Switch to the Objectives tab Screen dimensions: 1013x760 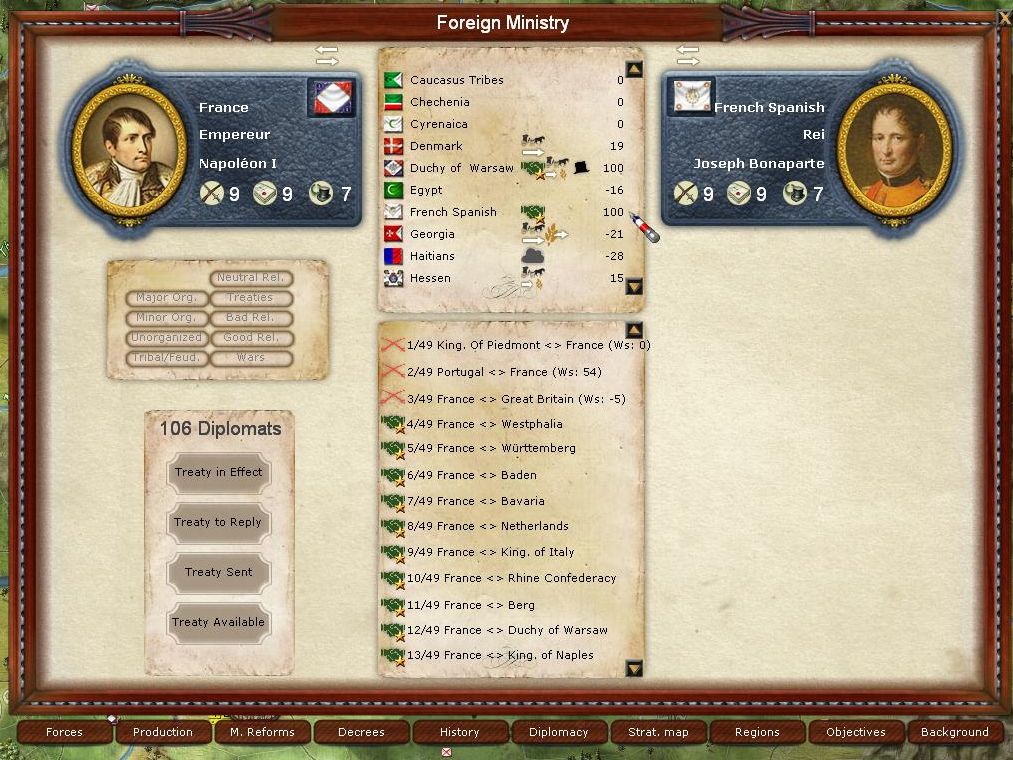point(856,732)
